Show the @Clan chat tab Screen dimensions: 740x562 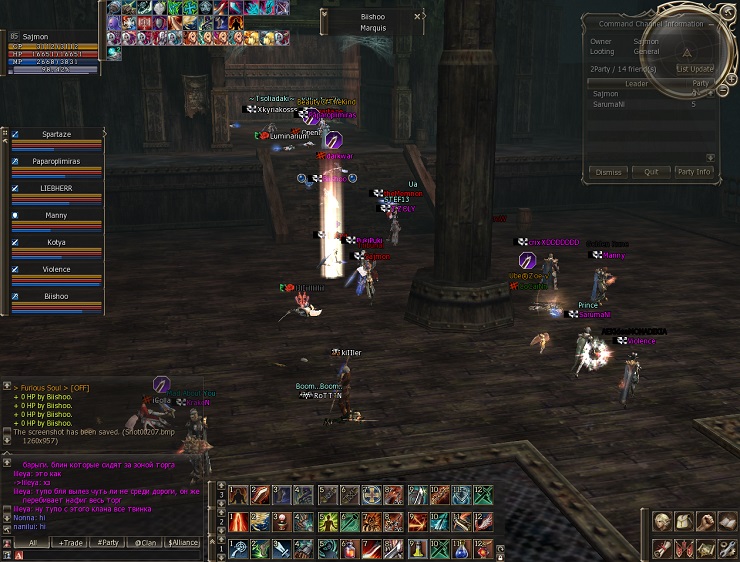pos(146,542)
